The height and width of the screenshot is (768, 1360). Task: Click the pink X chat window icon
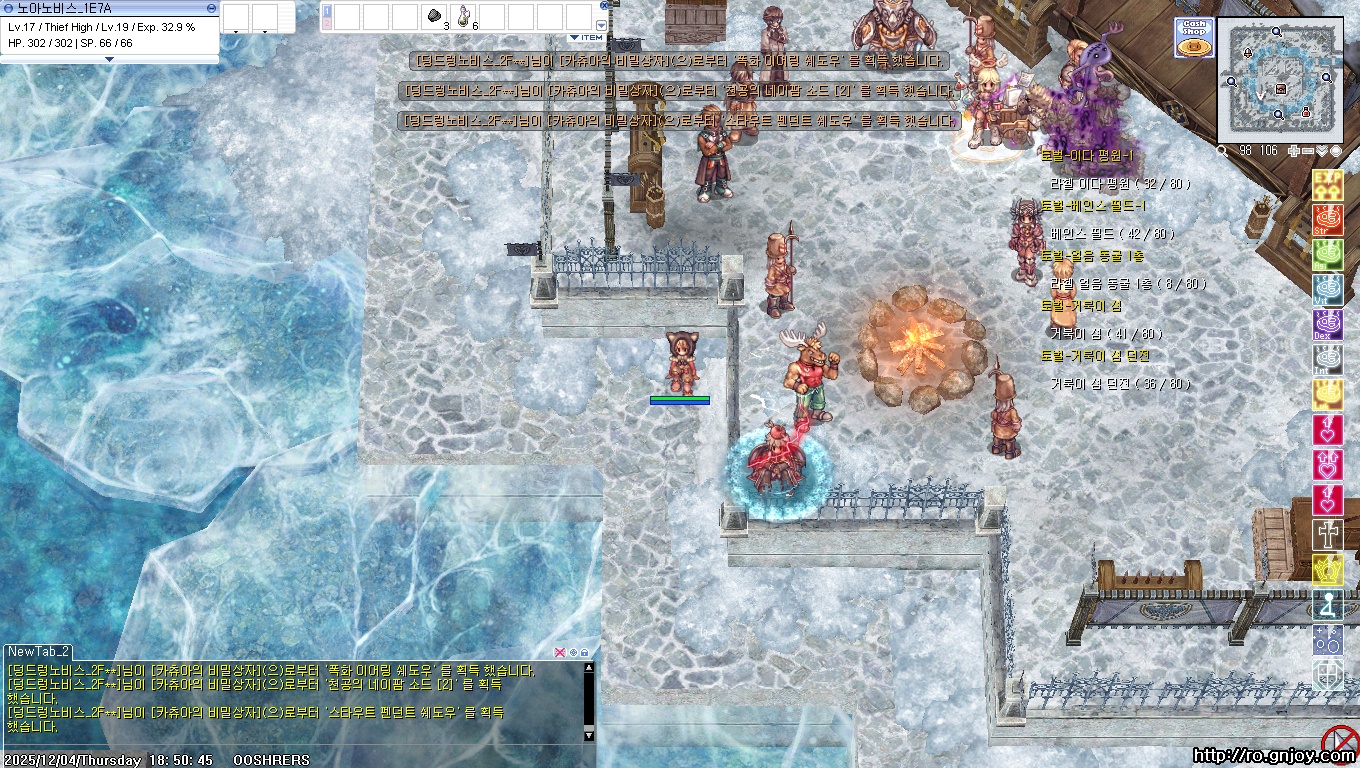tap(559, 652)
